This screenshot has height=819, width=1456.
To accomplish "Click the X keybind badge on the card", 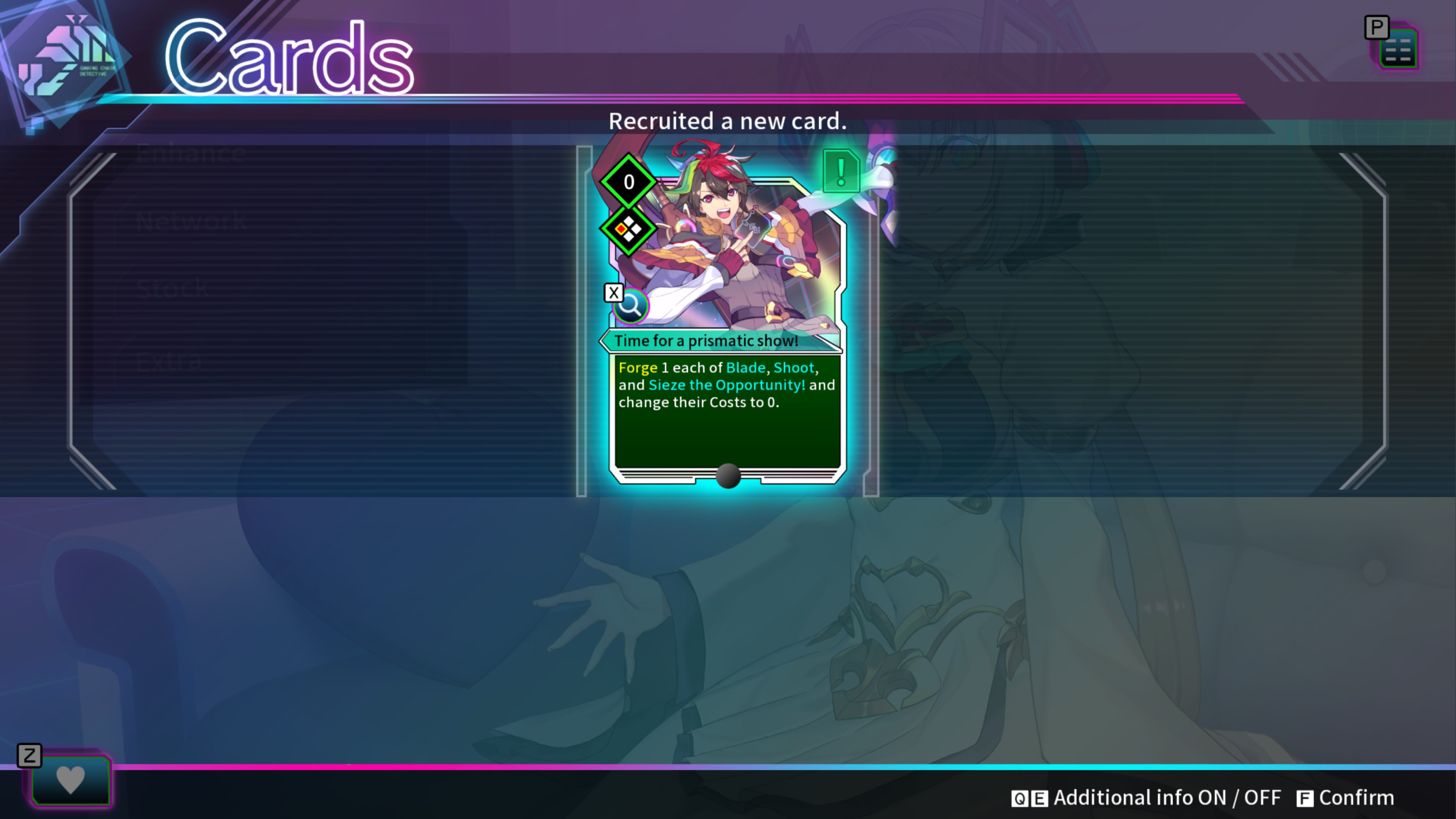I will [x=613, y=292].
